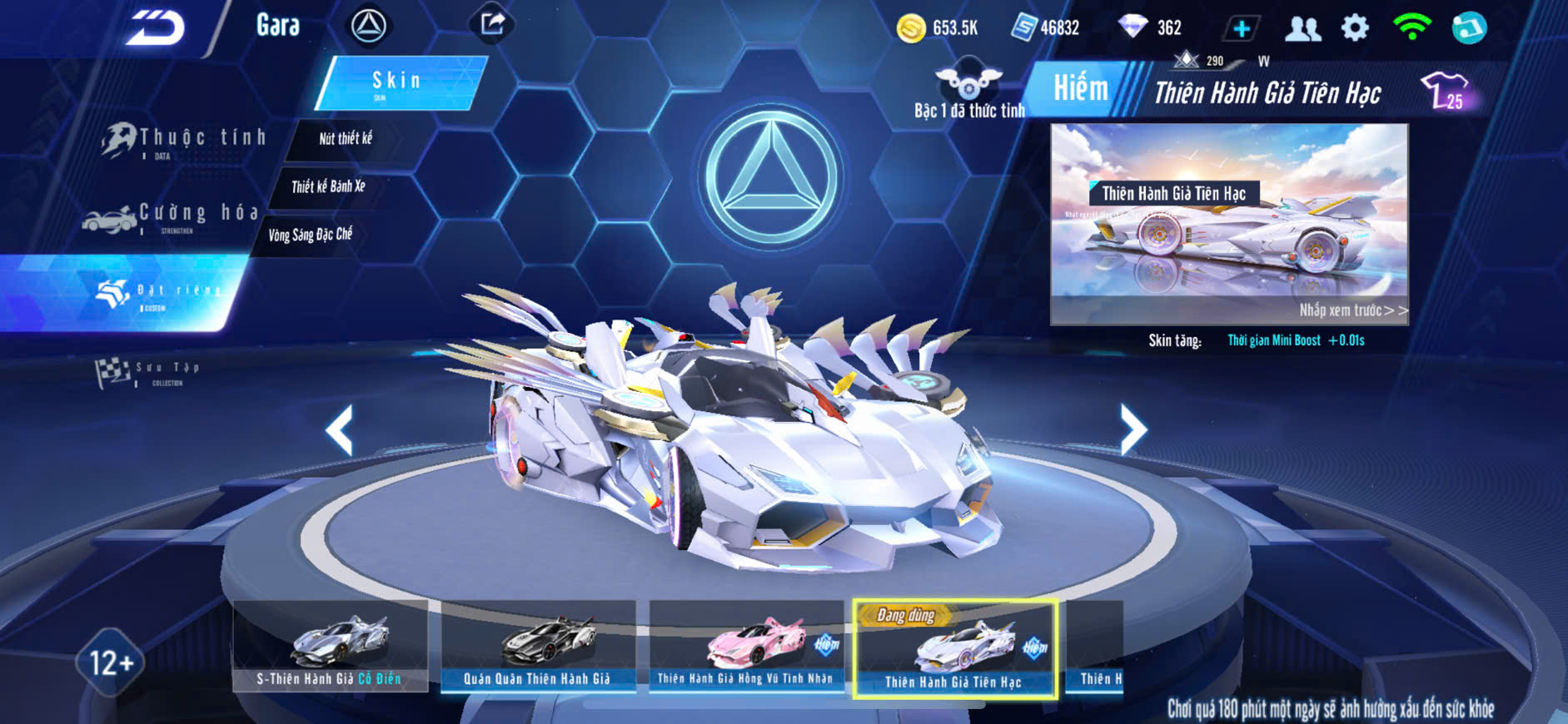Preview the Thiên Hành Giả Tiên Hạc image
1568x724 pixels.
(x=1229, y=223)
